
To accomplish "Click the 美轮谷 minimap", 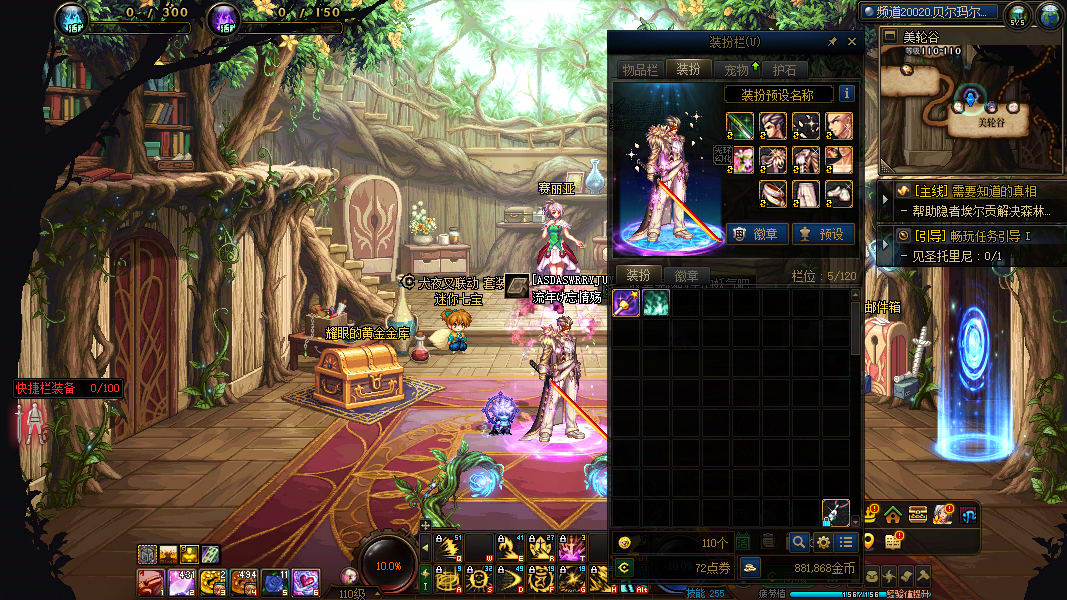I will (968, 110).
